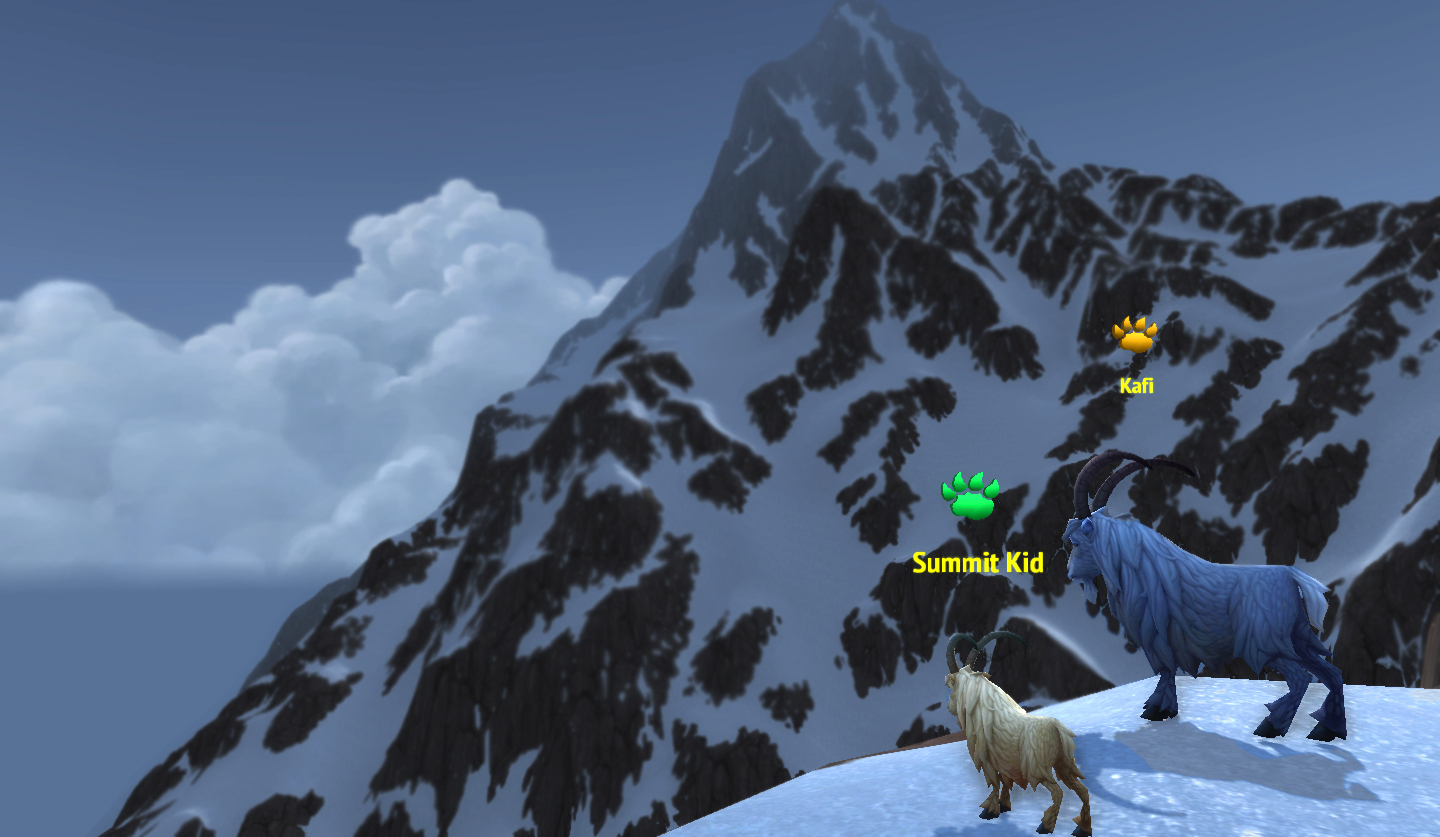
Task: Click the green paw icon above Summit Kid
Action: tap(969, 496)
